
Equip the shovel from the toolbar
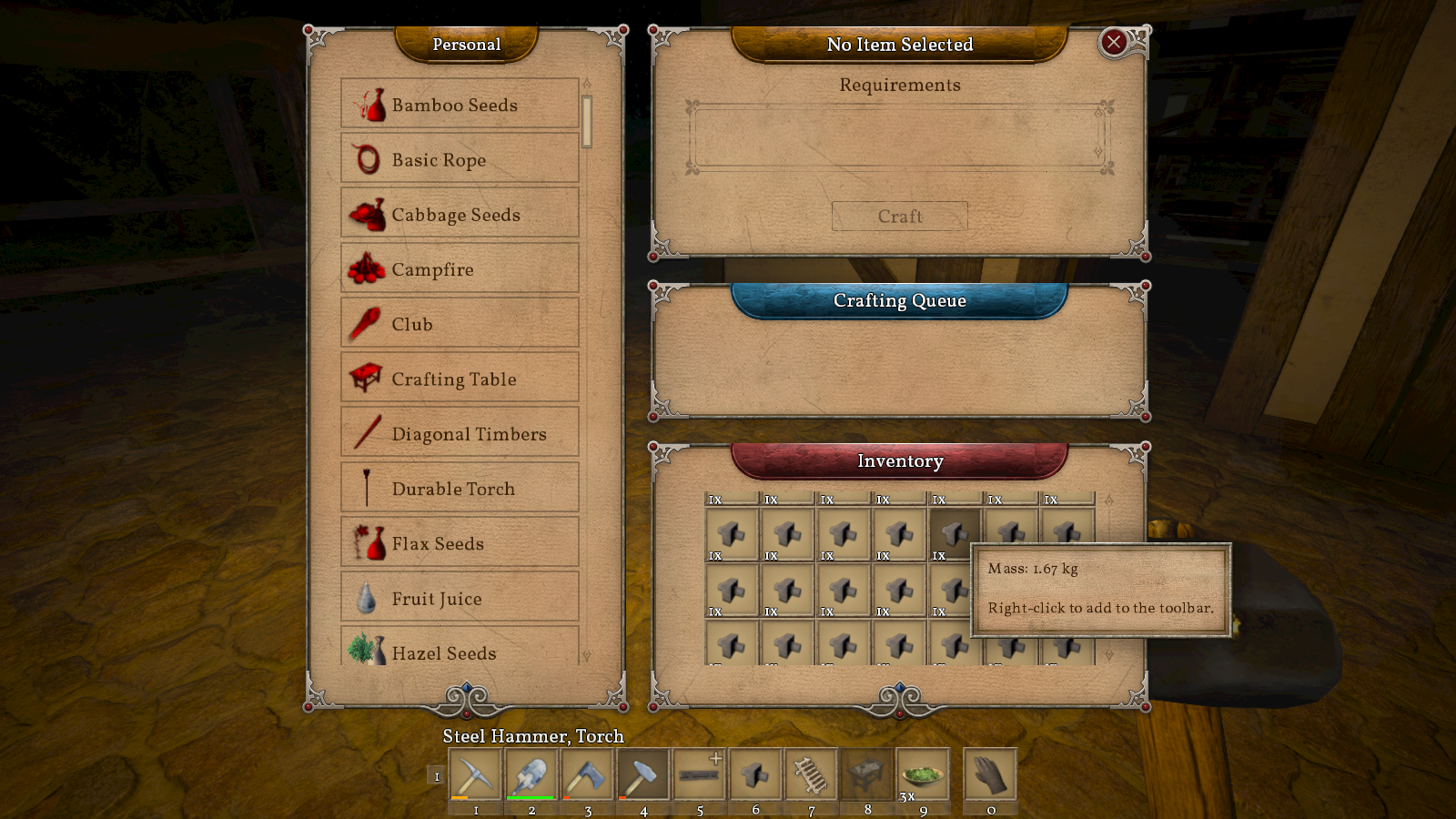tap(531, 775)
